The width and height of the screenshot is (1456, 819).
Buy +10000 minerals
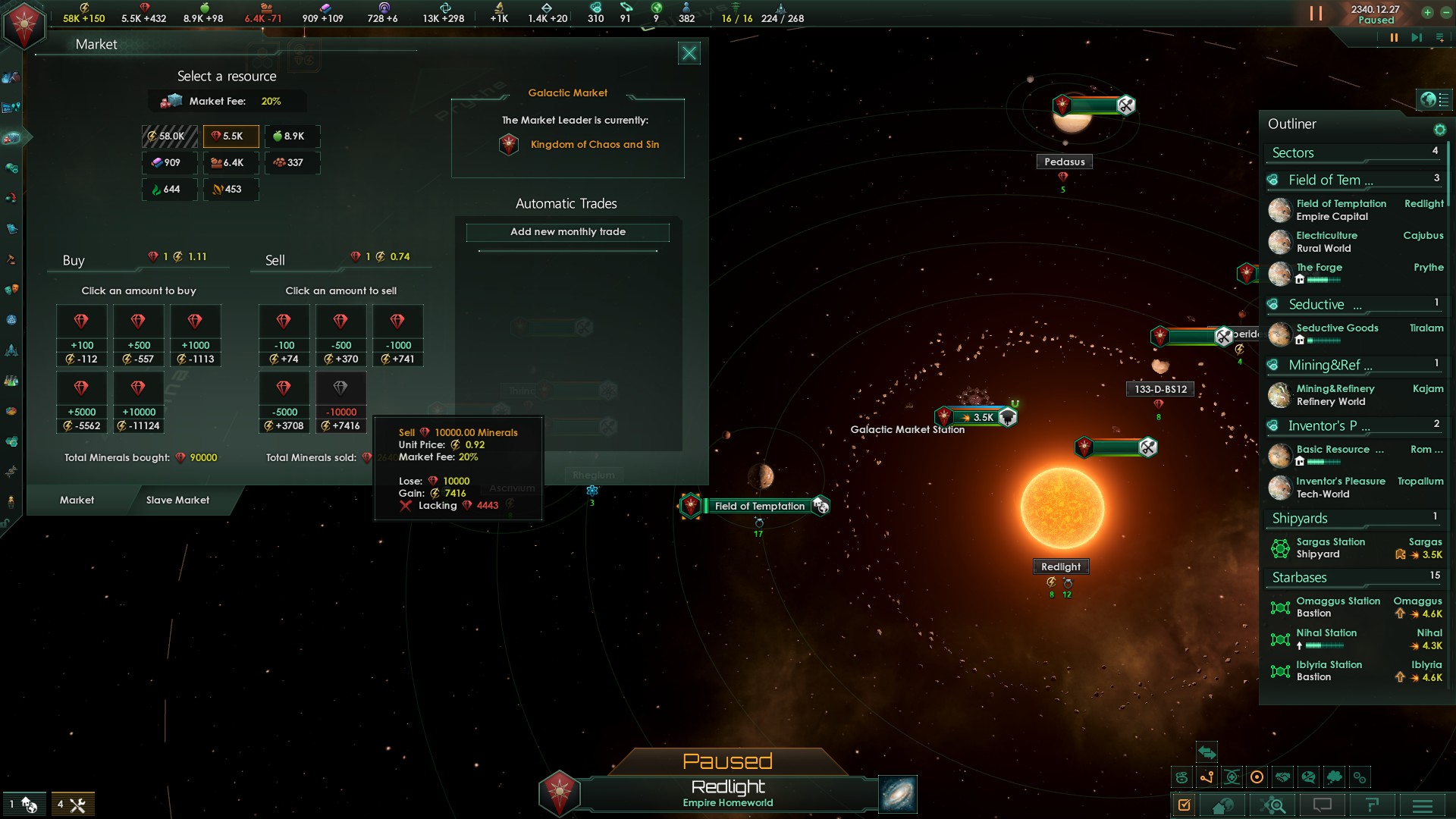pos(139,402)
